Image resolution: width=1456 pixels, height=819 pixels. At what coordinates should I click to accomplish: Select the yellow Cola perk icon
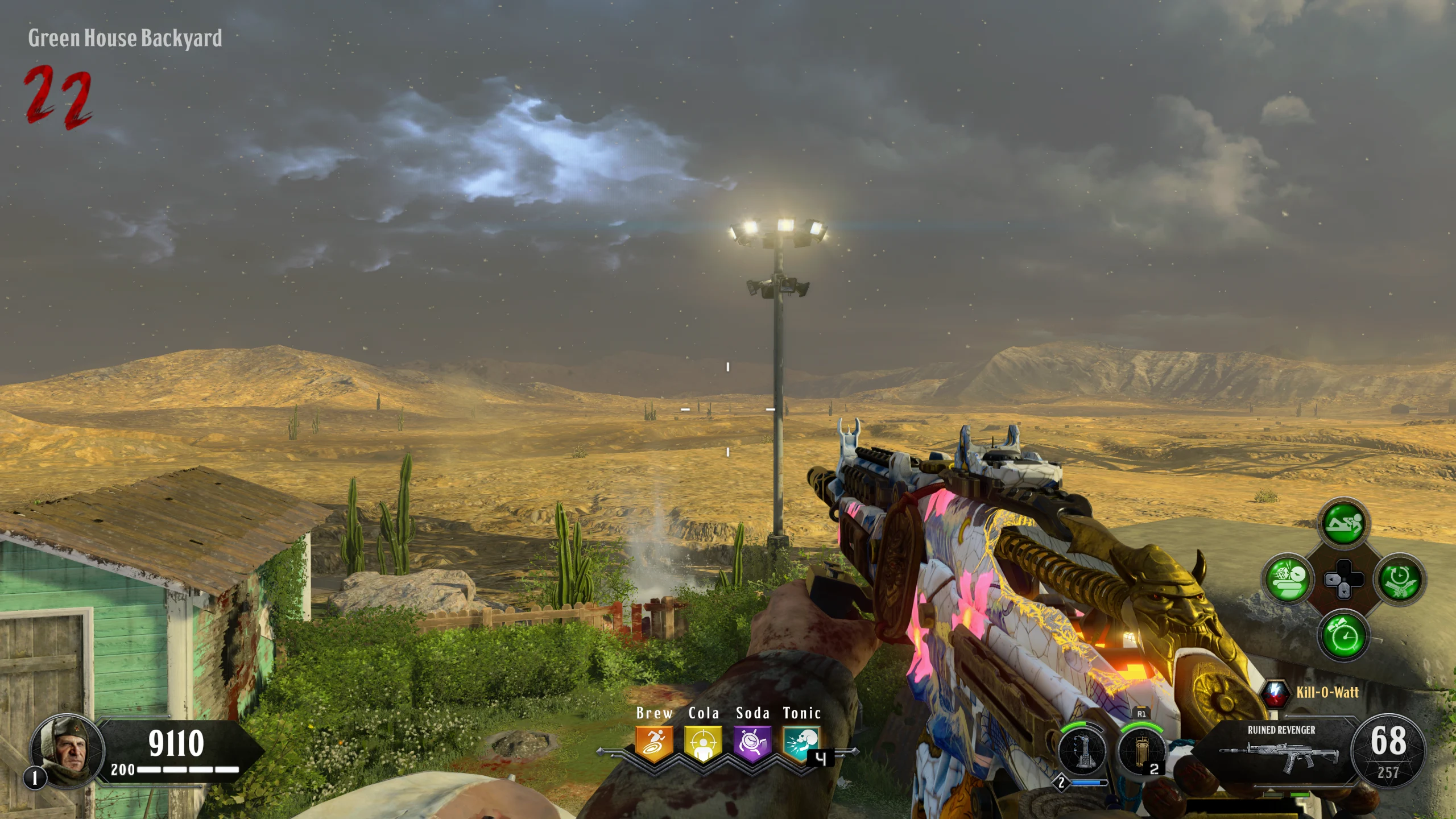point(703,743)
